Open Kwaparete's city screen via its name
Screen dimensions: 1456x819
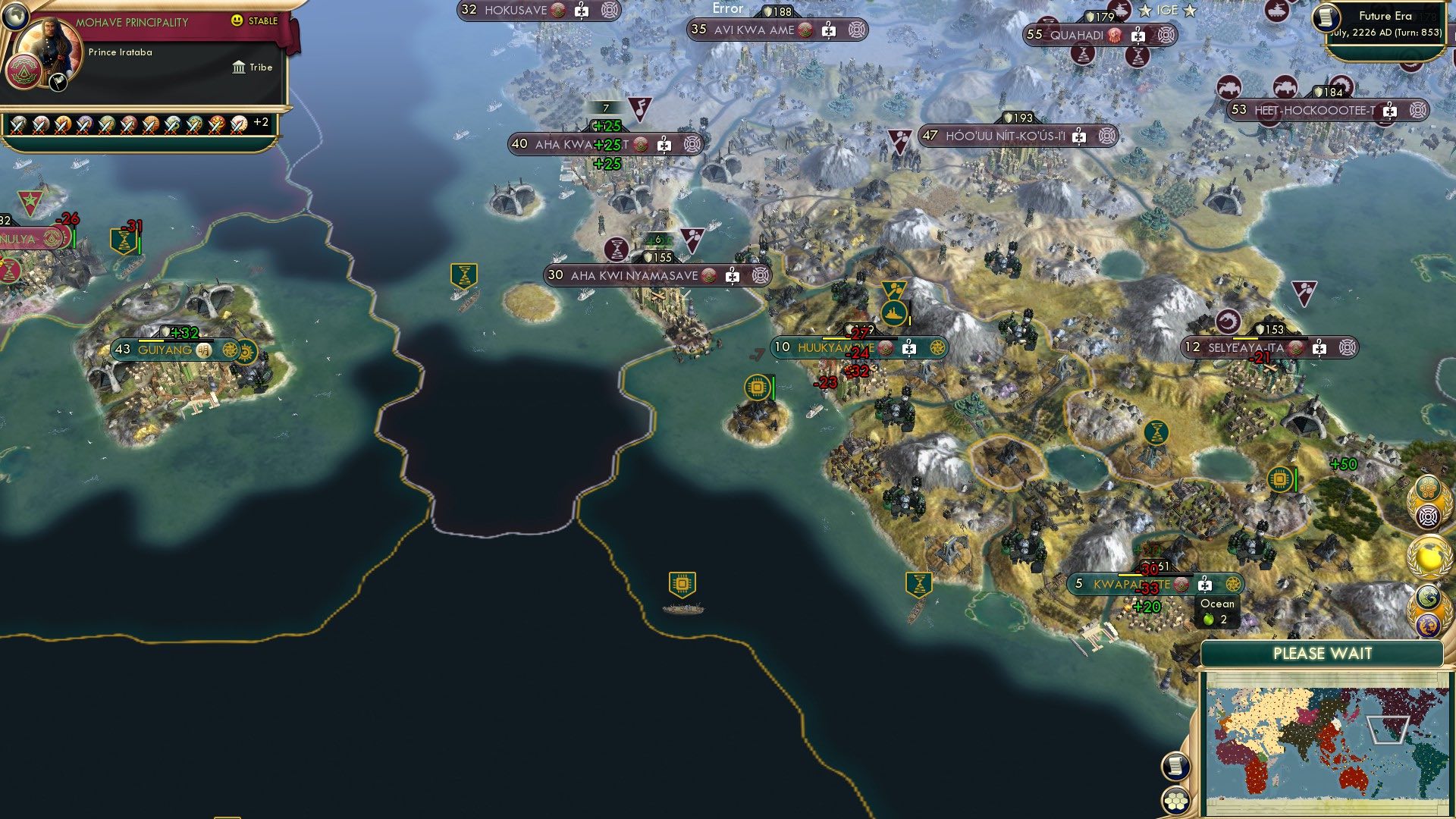coord(1121,584)
